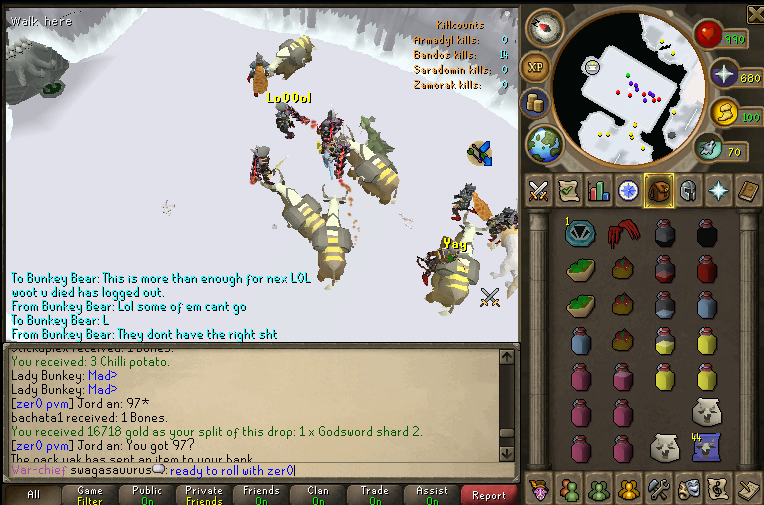Open the worn equipment helmet tab
The height and width of the screenshot is (505, 764).
(687, 190)
